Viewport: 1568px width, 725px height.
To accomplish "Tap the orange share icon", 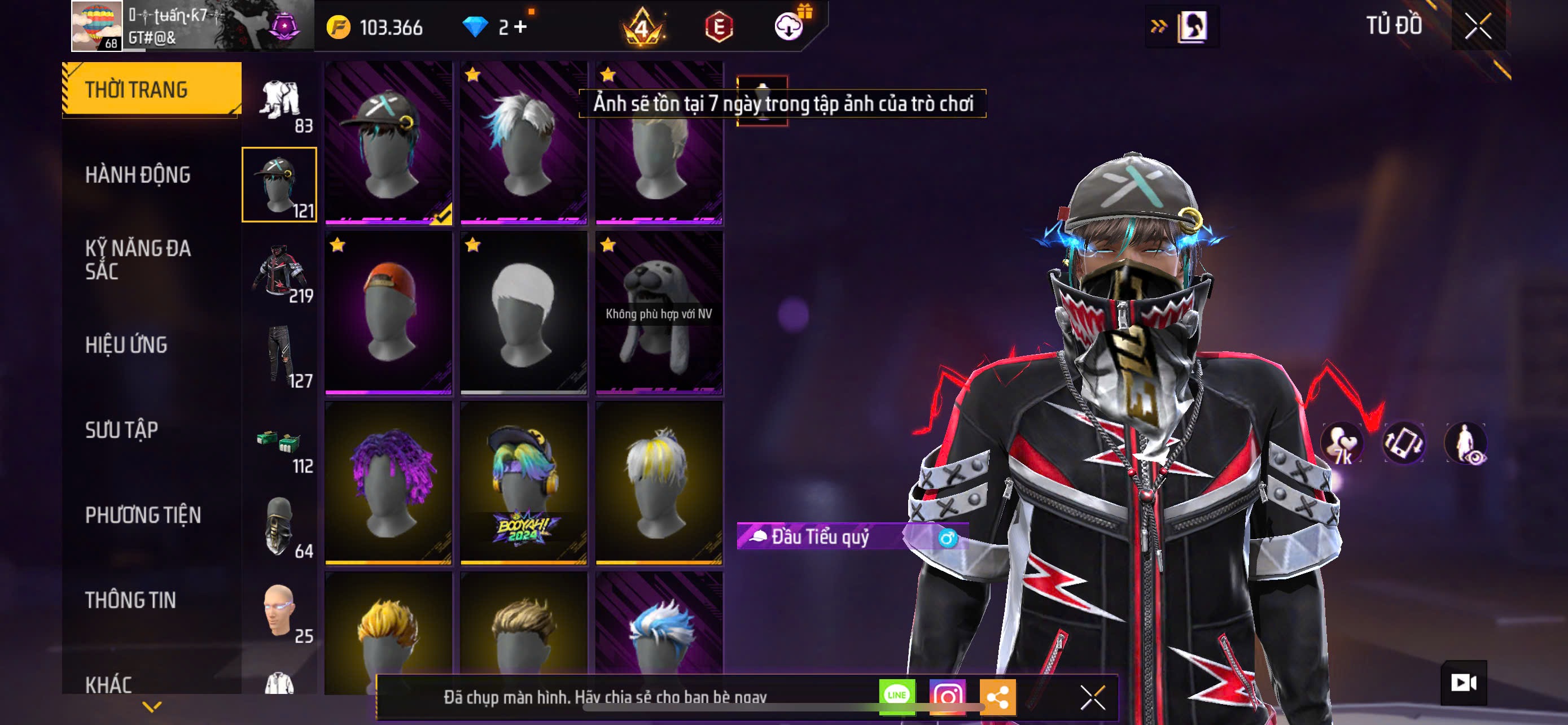I will (998, 696).
